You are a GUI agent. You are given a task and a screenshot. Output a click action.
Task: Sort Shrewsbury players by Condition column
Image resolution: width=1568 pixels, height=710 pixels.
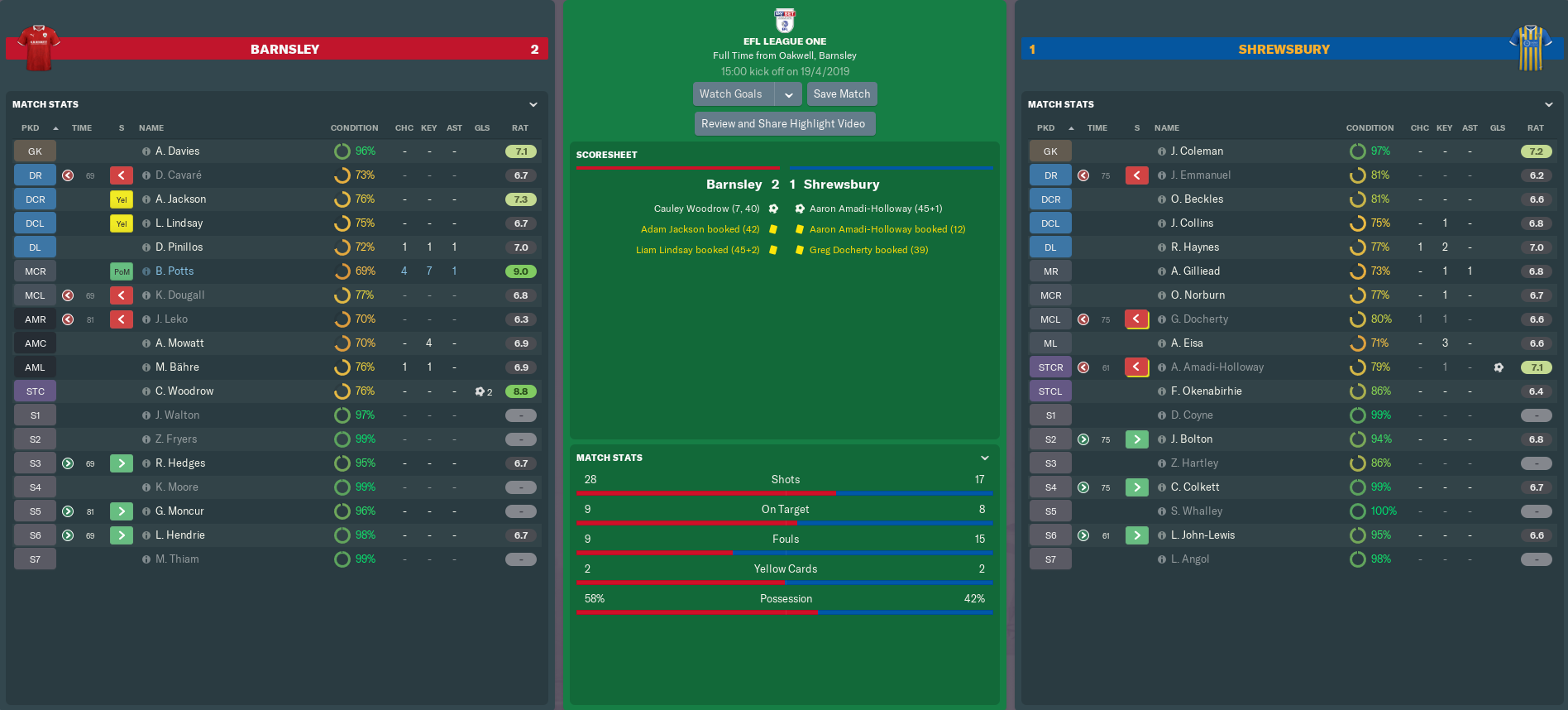[x=1370, y=128]
